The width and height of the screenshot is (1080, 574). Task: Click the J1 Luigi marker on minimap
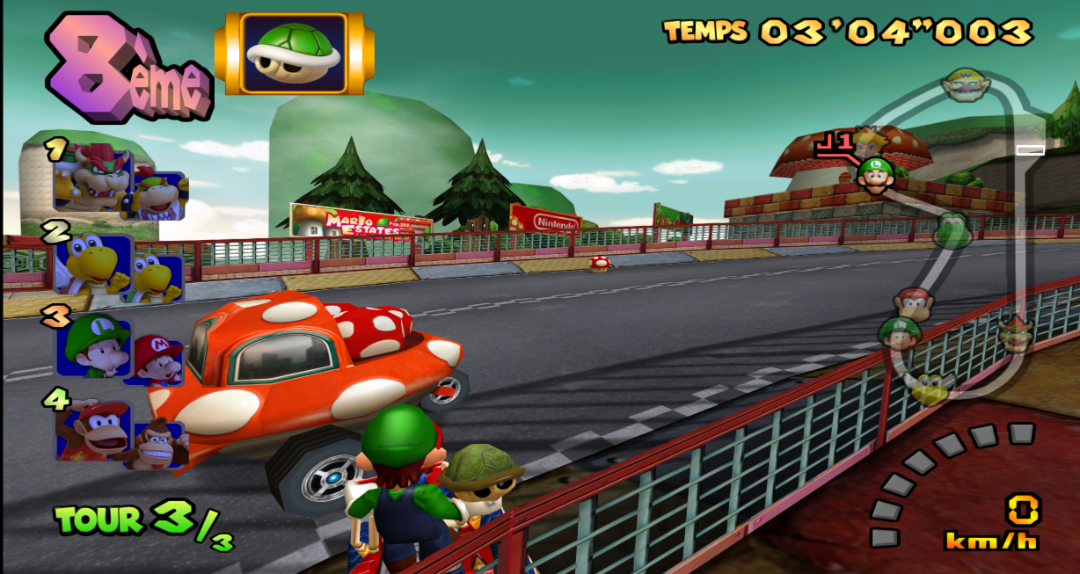[875, 174]
